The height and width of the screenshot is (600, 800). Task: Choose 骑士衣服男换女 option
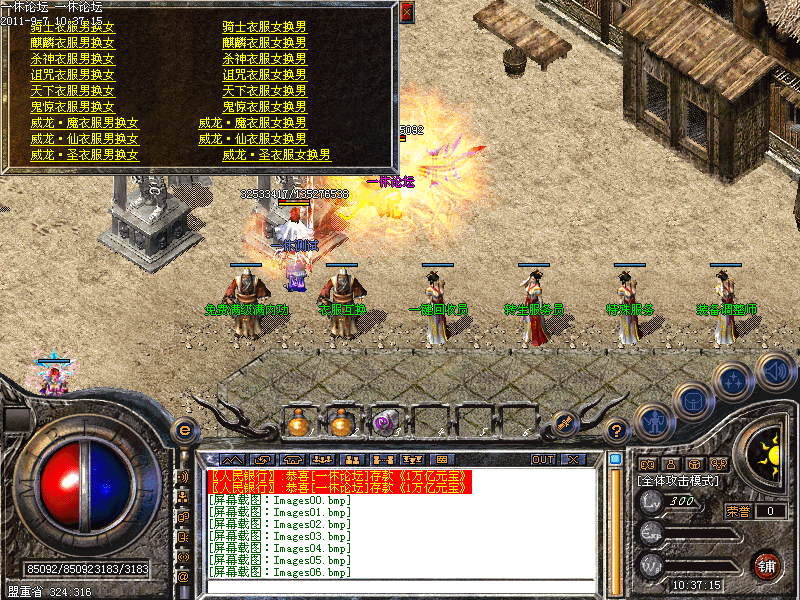[x=73, y=28]
